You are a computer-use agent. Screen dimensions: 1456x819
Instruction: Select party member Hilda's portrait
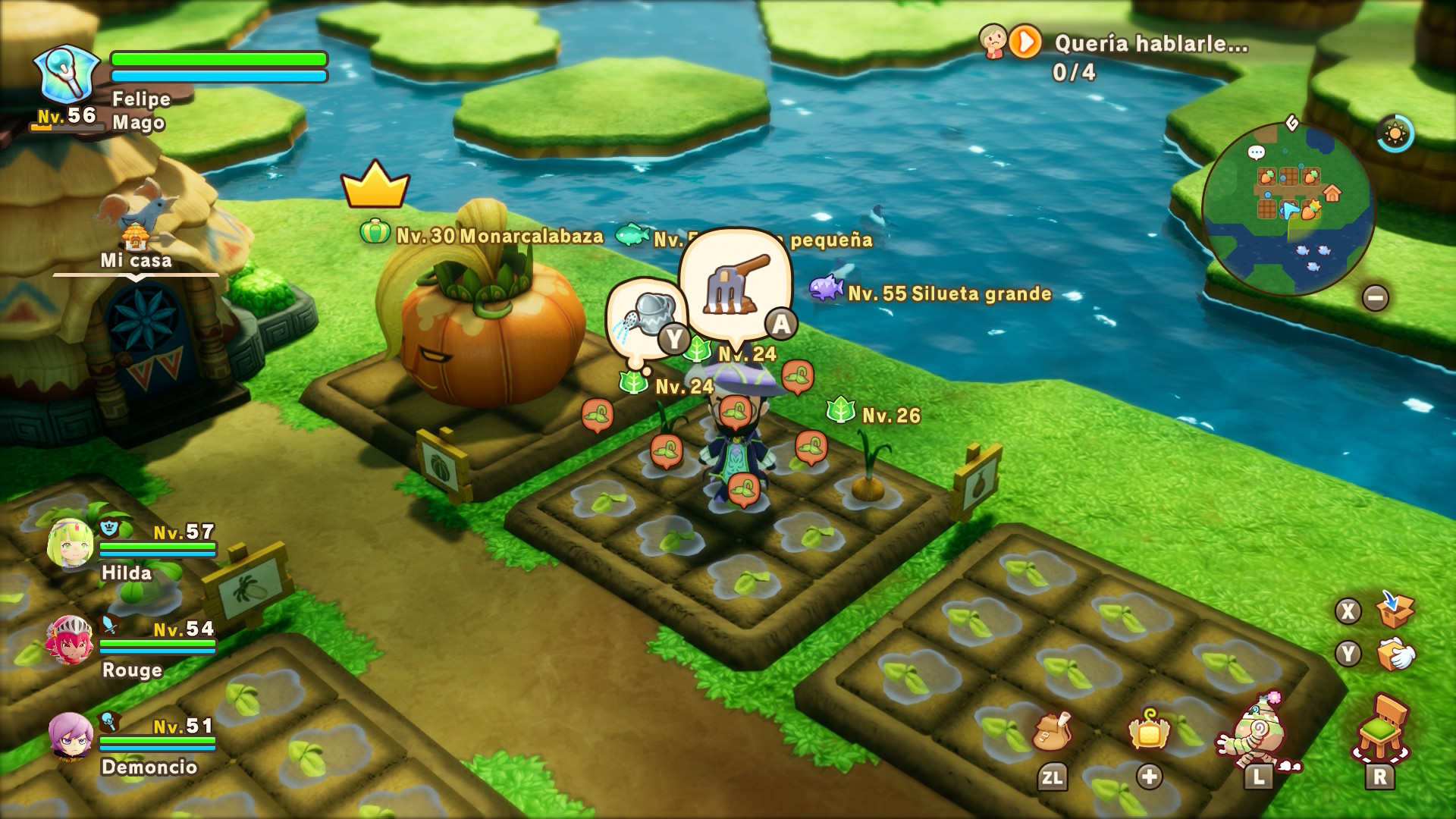click(71, 543)
